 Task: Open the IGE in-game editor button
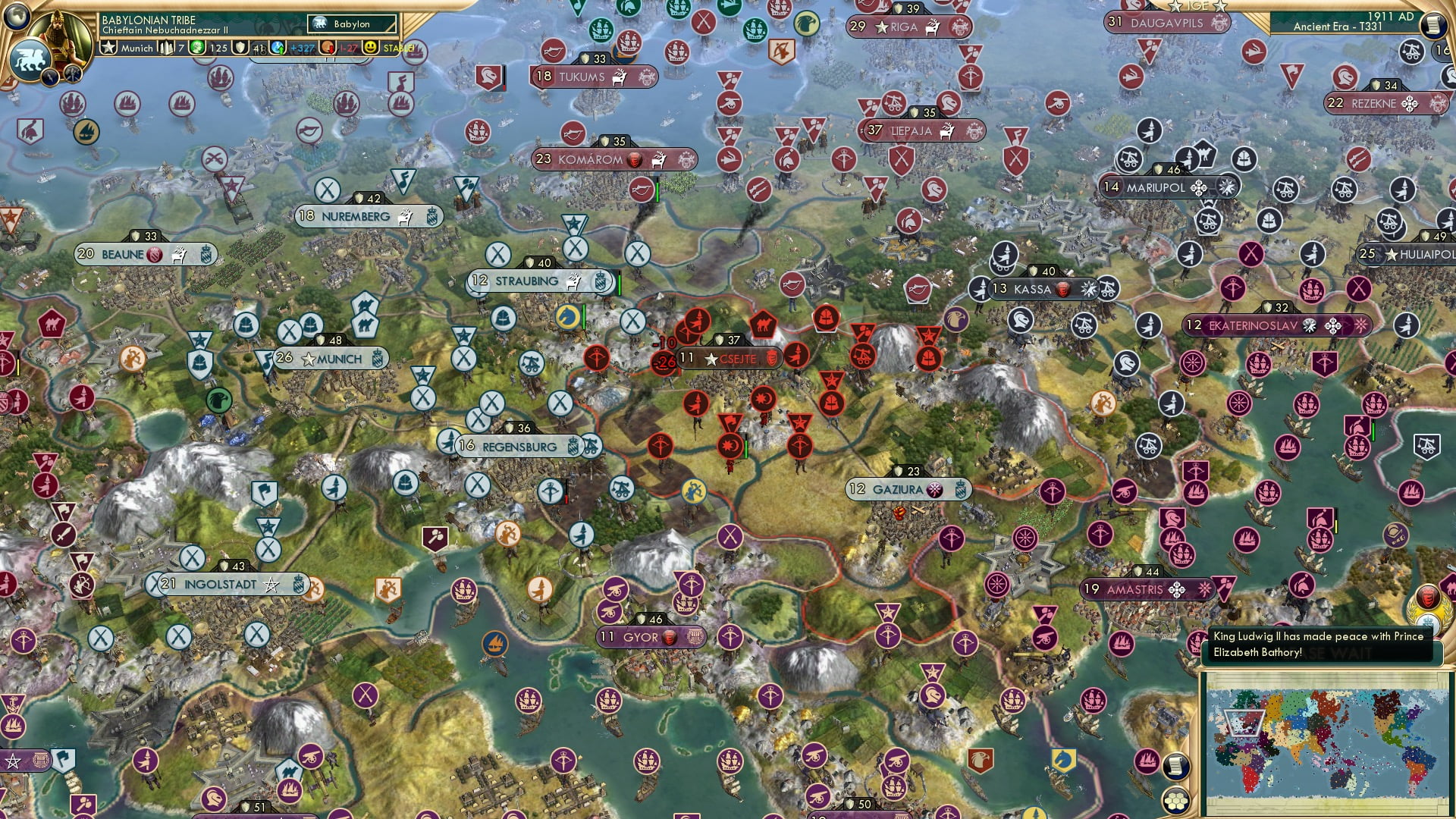tap(1197, 6)
